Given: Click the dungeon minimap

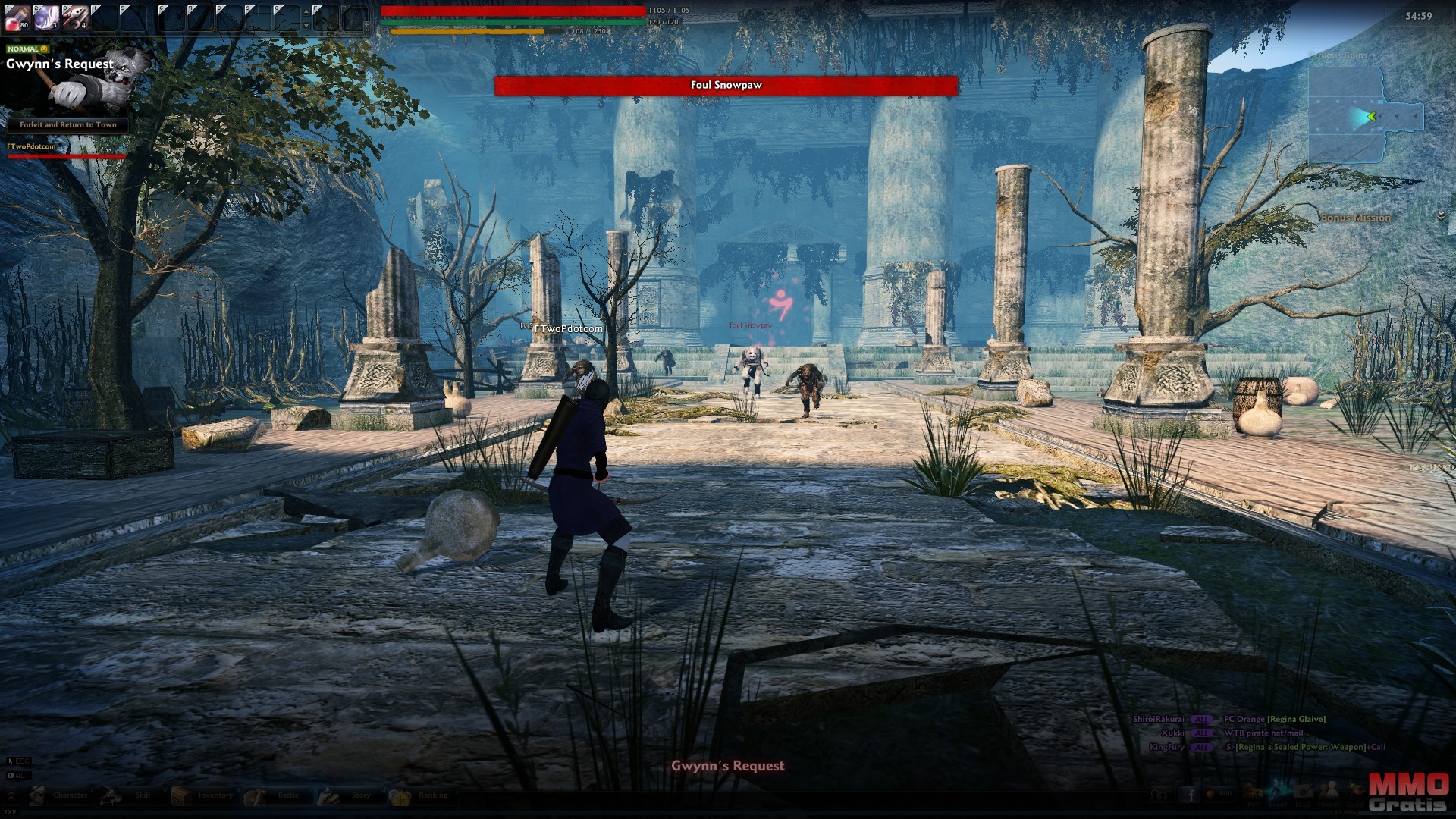Looking at the screenshot, I should [1365, 115].
